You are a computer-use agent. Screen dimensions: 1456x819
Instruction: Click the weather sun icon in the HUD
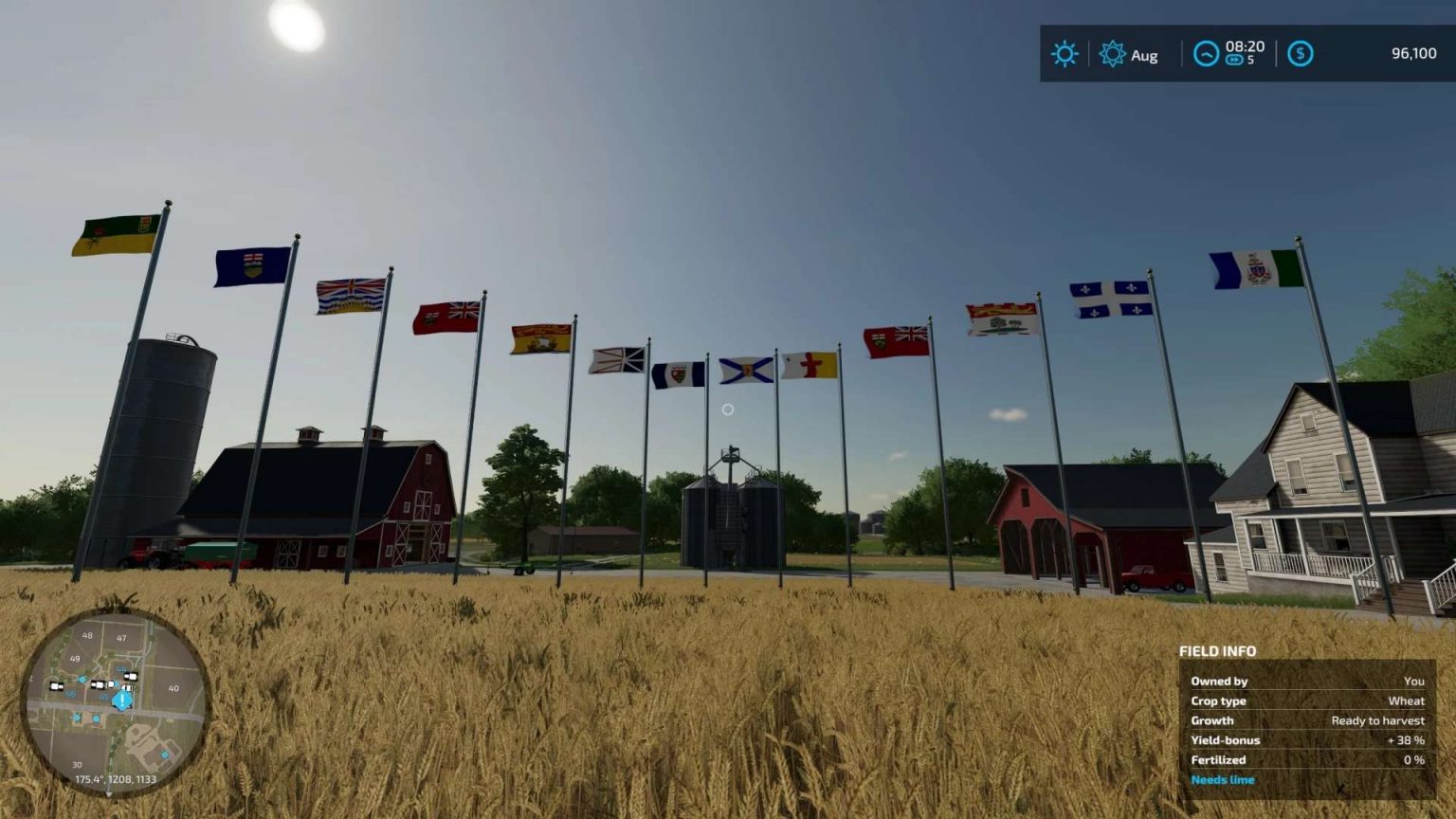point(1065,53)
